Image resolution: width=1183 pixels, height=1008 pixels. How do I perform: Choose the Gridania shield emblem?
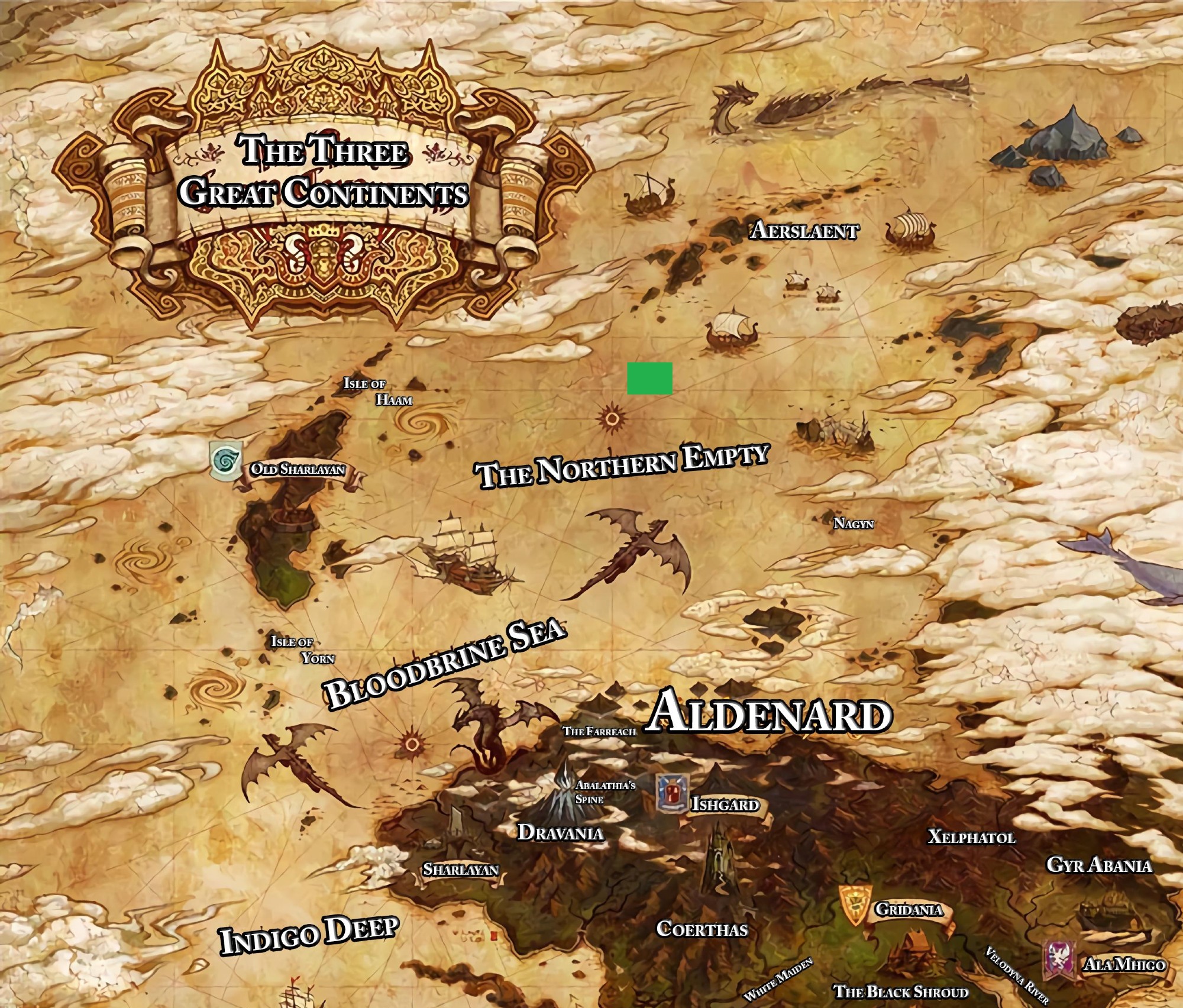point(855,904)
